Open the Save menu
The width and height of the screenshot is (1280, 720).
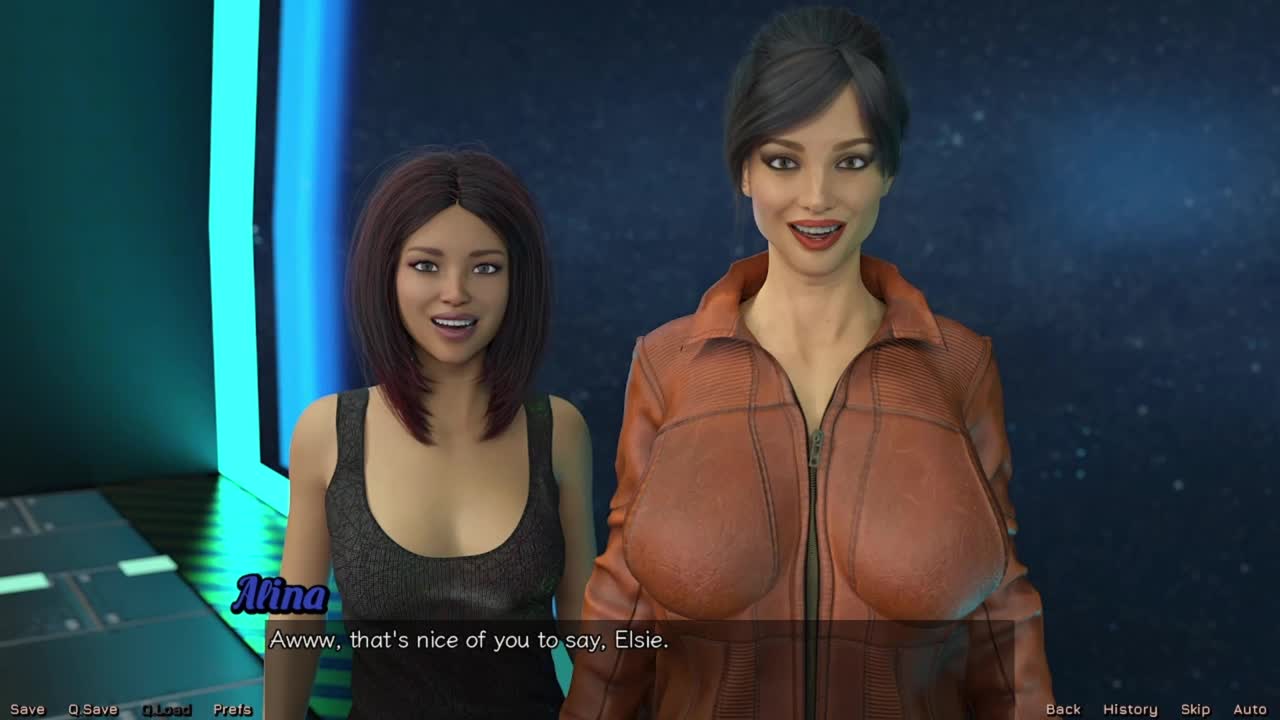coord(27,709)
